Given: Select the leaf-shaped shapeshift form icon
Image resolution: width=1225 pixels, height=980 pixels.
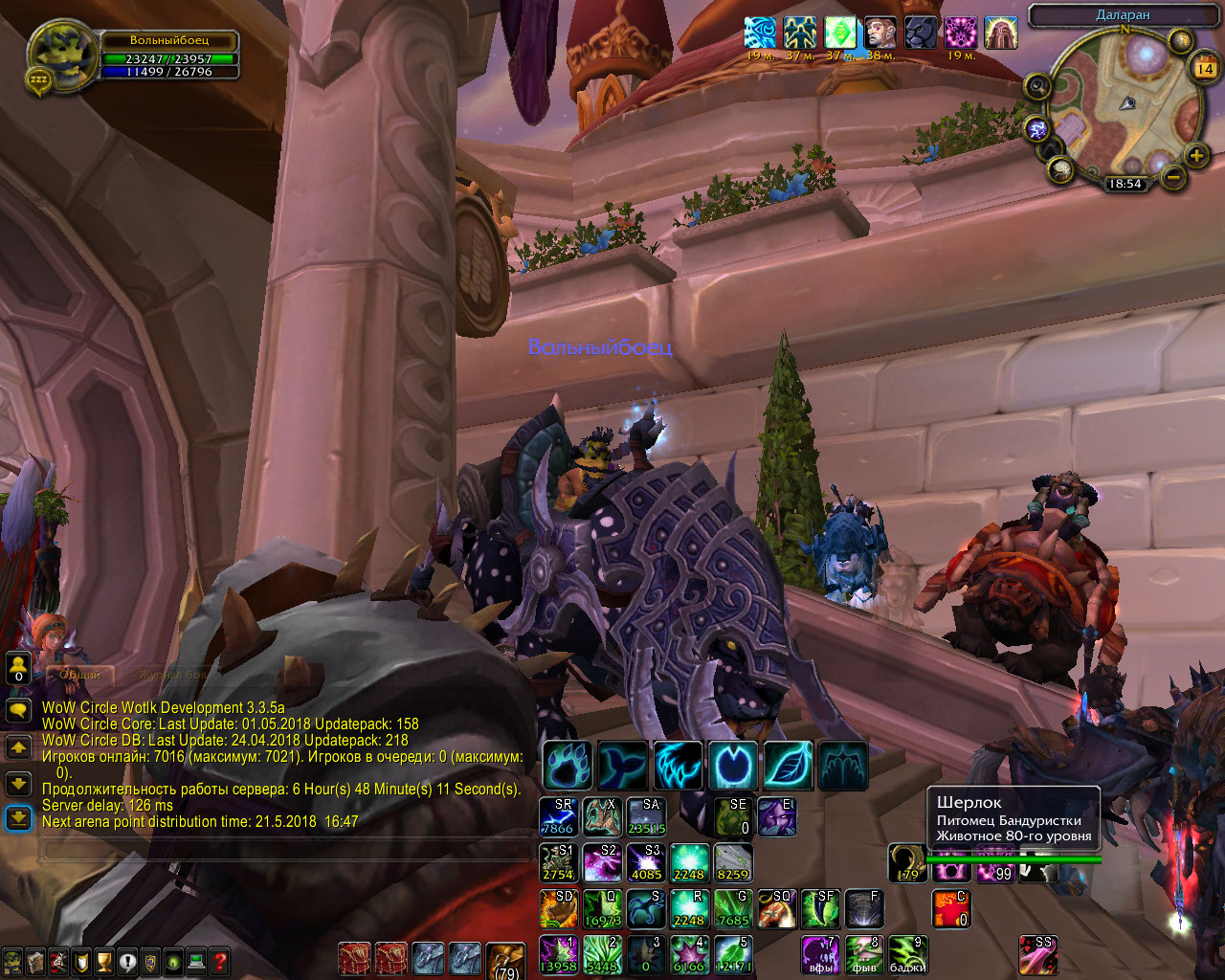Looking at the screenshot, I should pyautogui.click(x=789, y=765).
